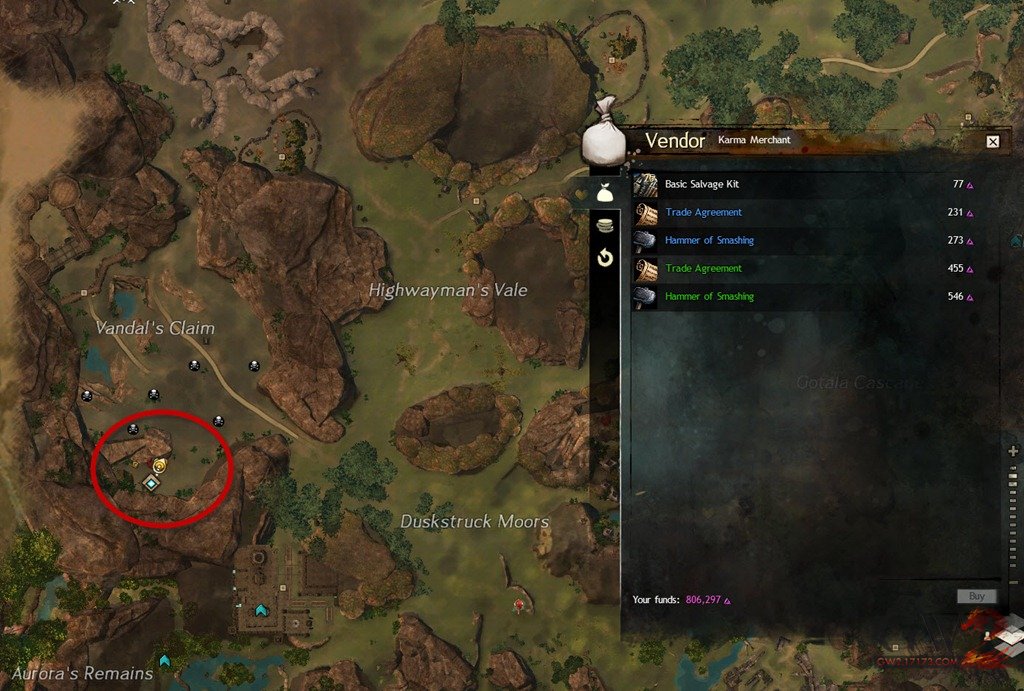Select the Basic Salvage Kit item
Screen dimensions: 1024x691
[701, 185]
